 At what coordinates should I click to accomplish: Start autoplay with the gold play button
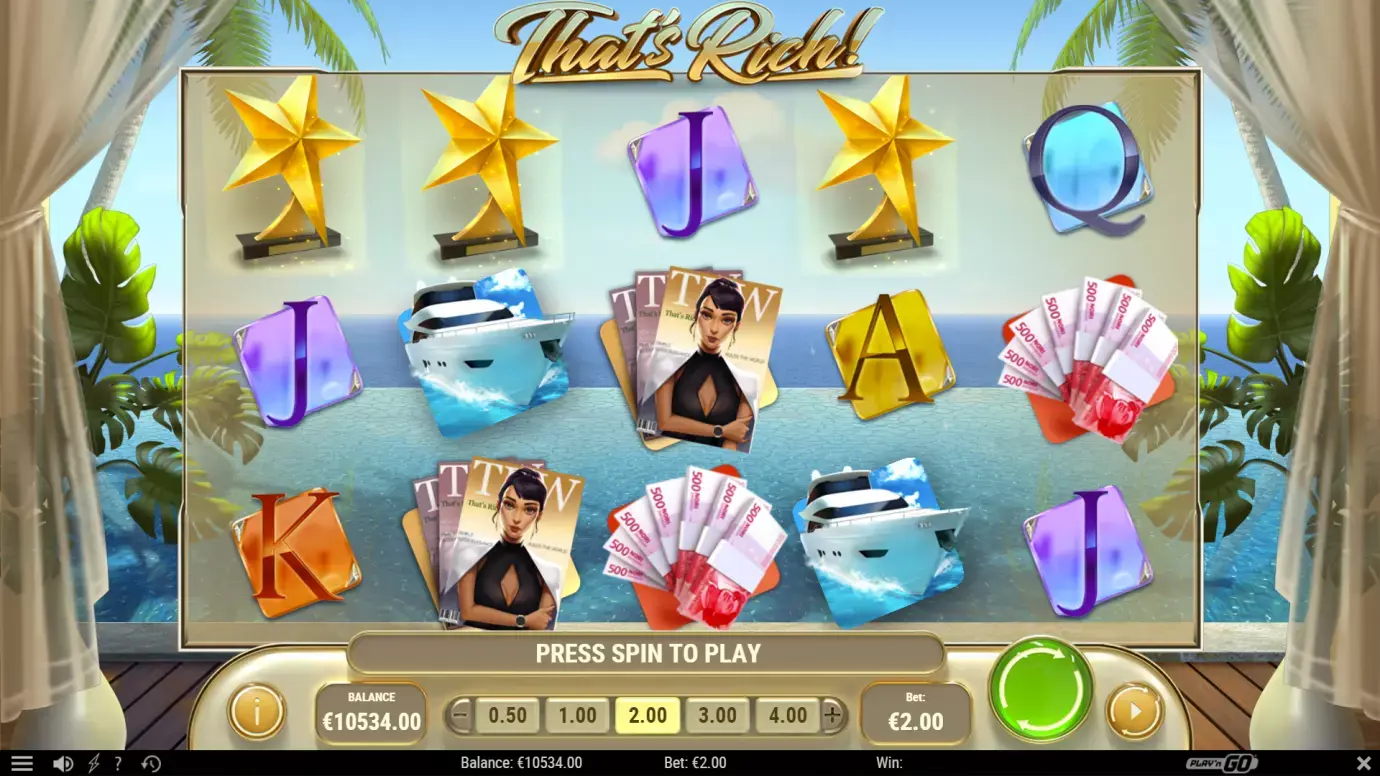tap(1134, 712)
